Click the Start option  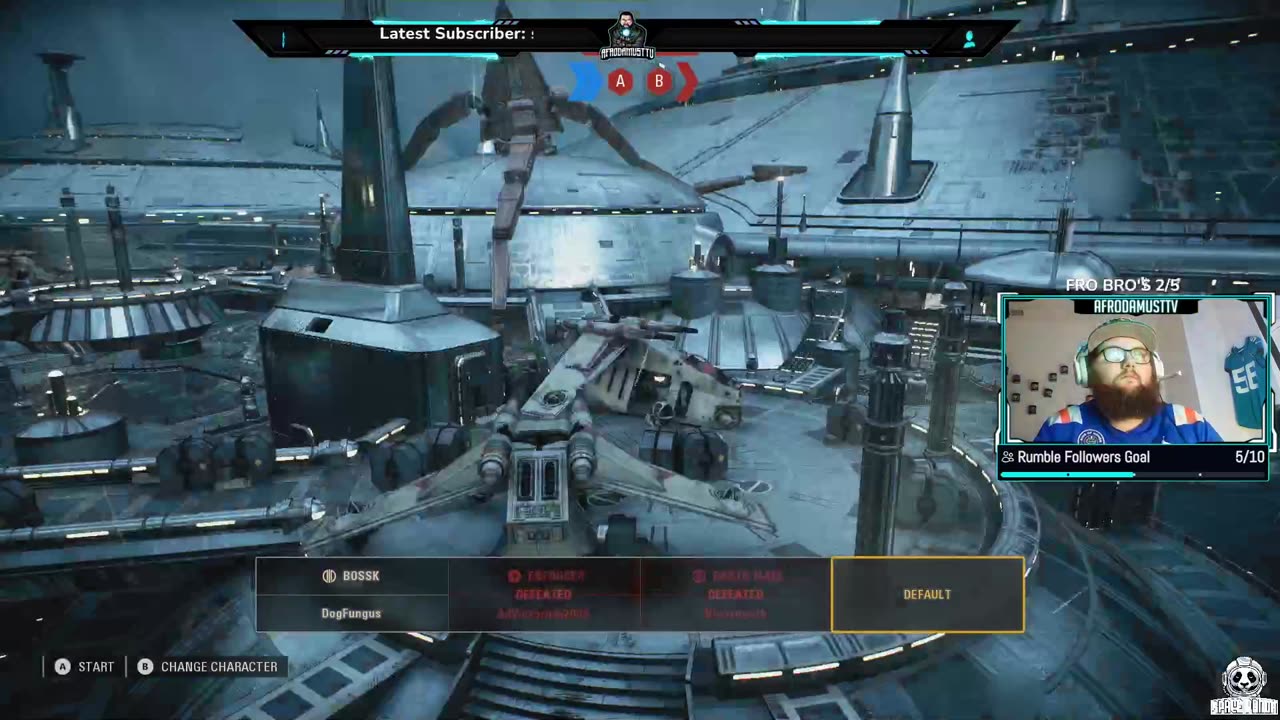point(85,666)
